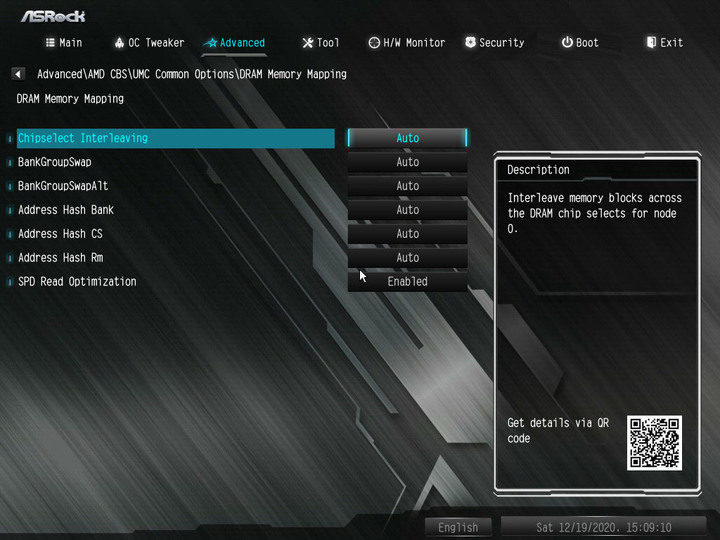This screenshot has width=720, height=540.
Task: Open the Security tab
Action: (x=494, y=43)
